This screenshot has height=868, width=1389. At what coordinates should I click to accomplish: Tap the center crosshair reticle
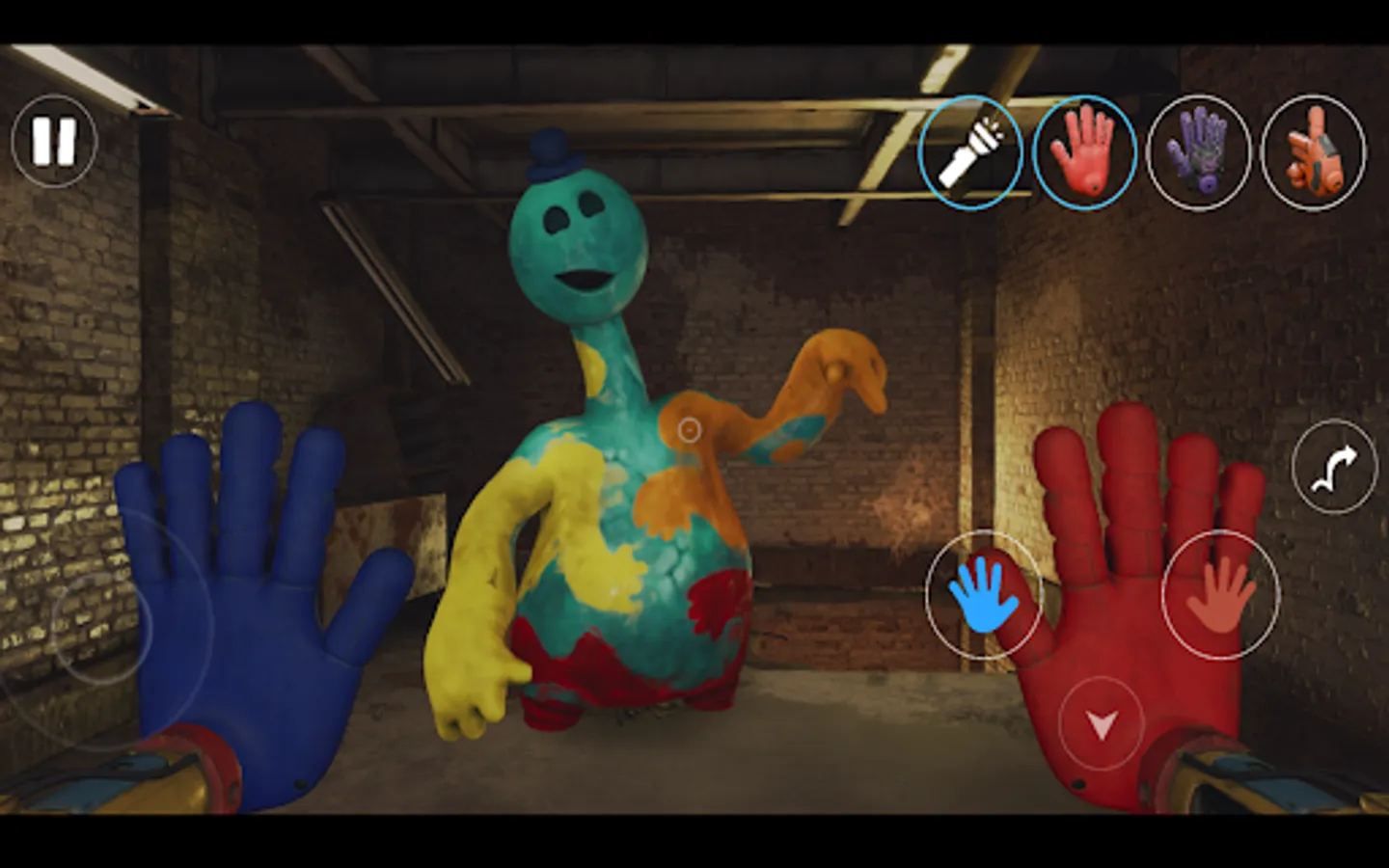click(x=691, y=427)
